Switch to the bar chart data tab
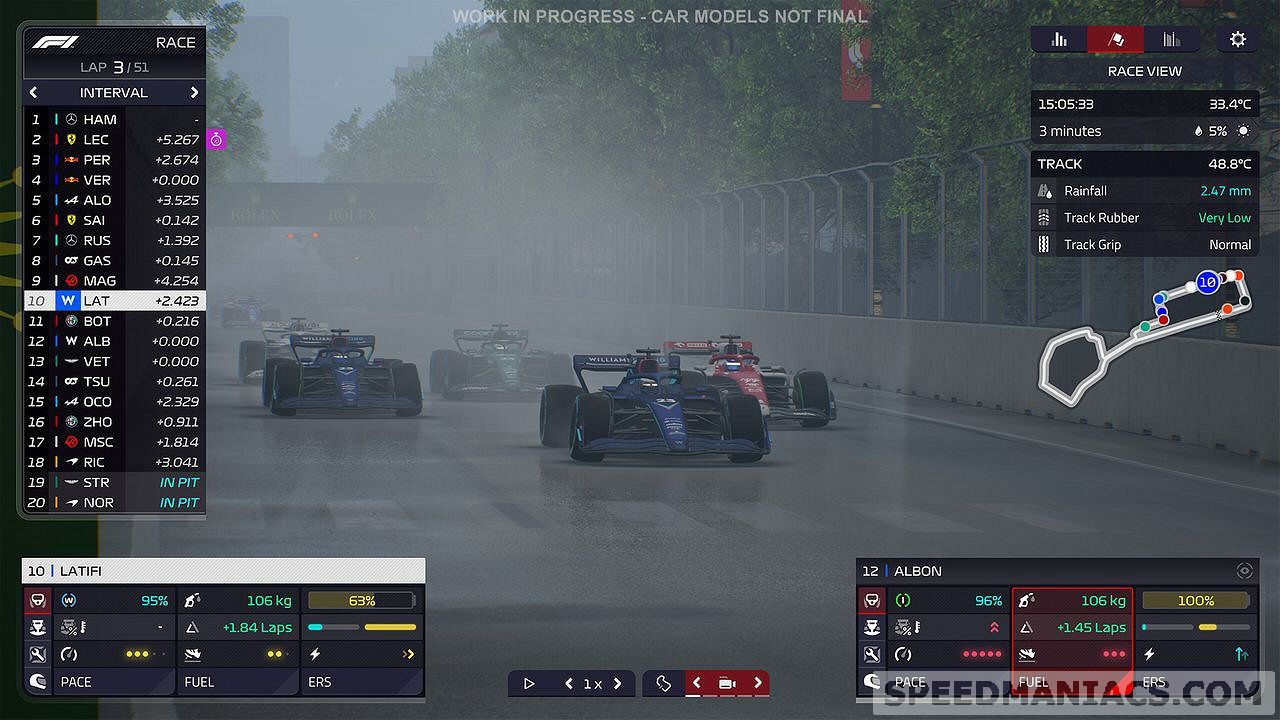 1059,40
